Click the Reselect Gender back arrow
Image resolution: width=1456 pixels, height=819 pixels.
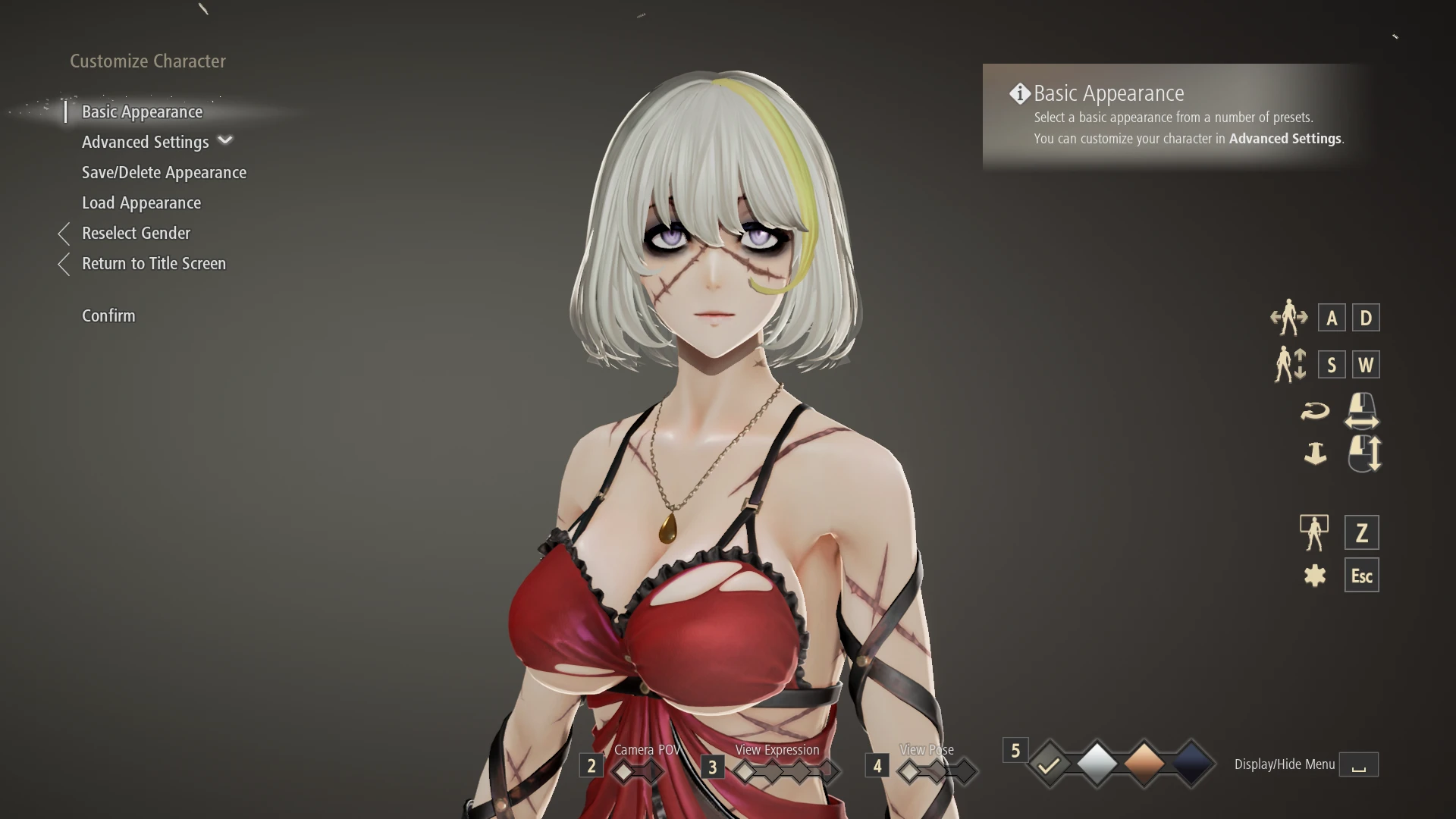coord(64,234)
